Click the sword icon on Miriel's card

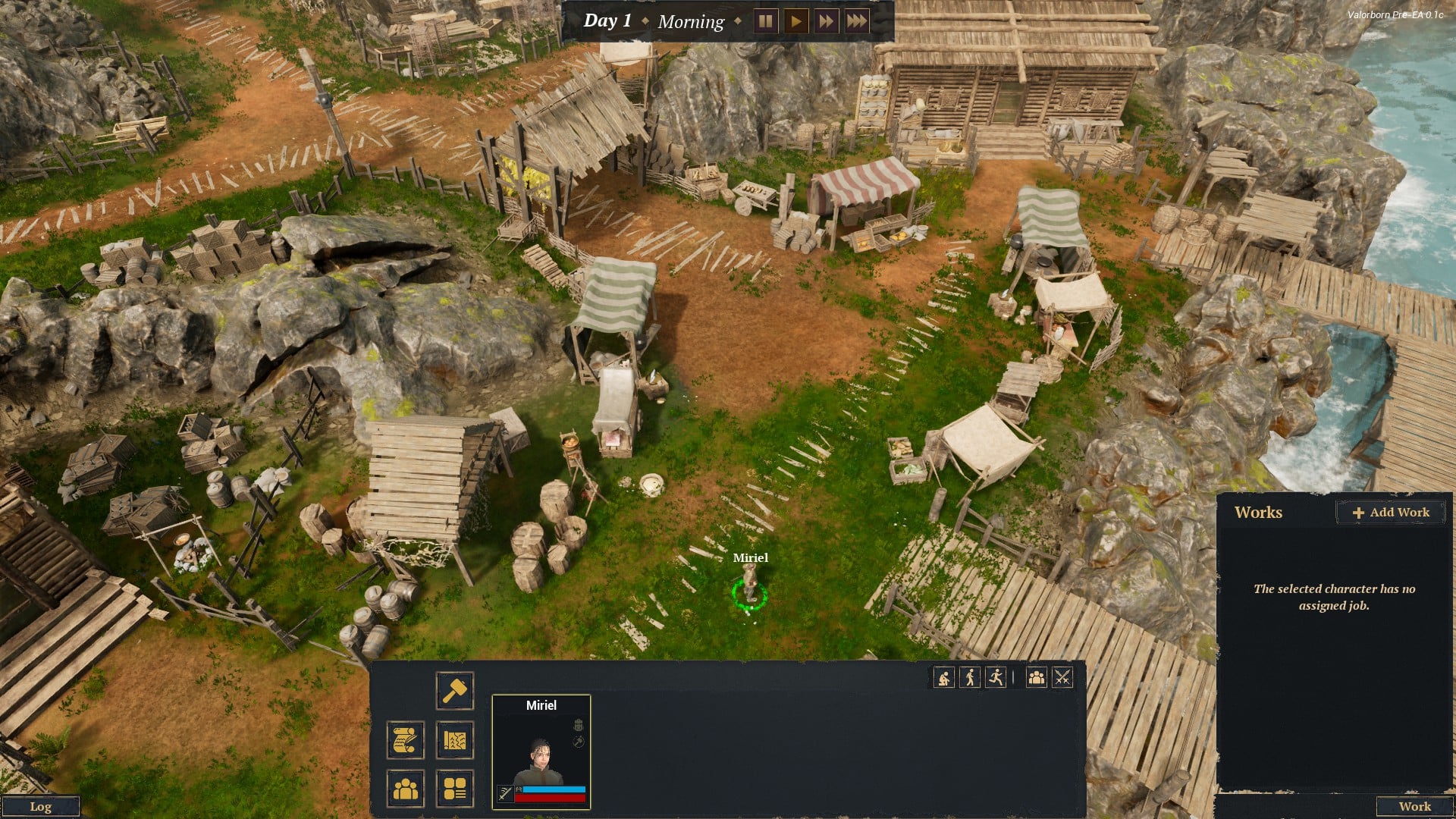pyautogui.click(x=504, y=793)
